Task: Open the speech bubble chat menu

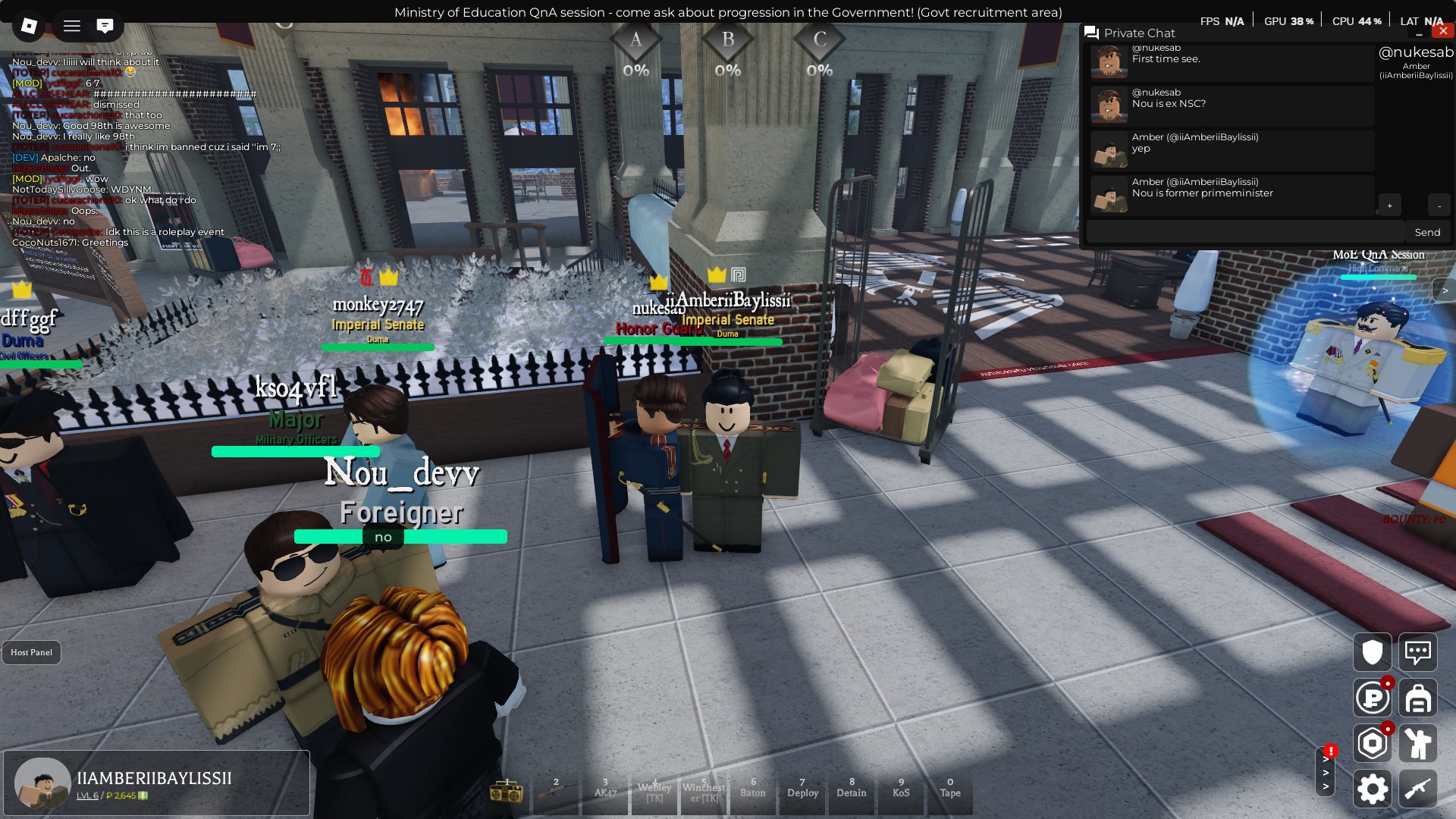Action: (1417, 652)
